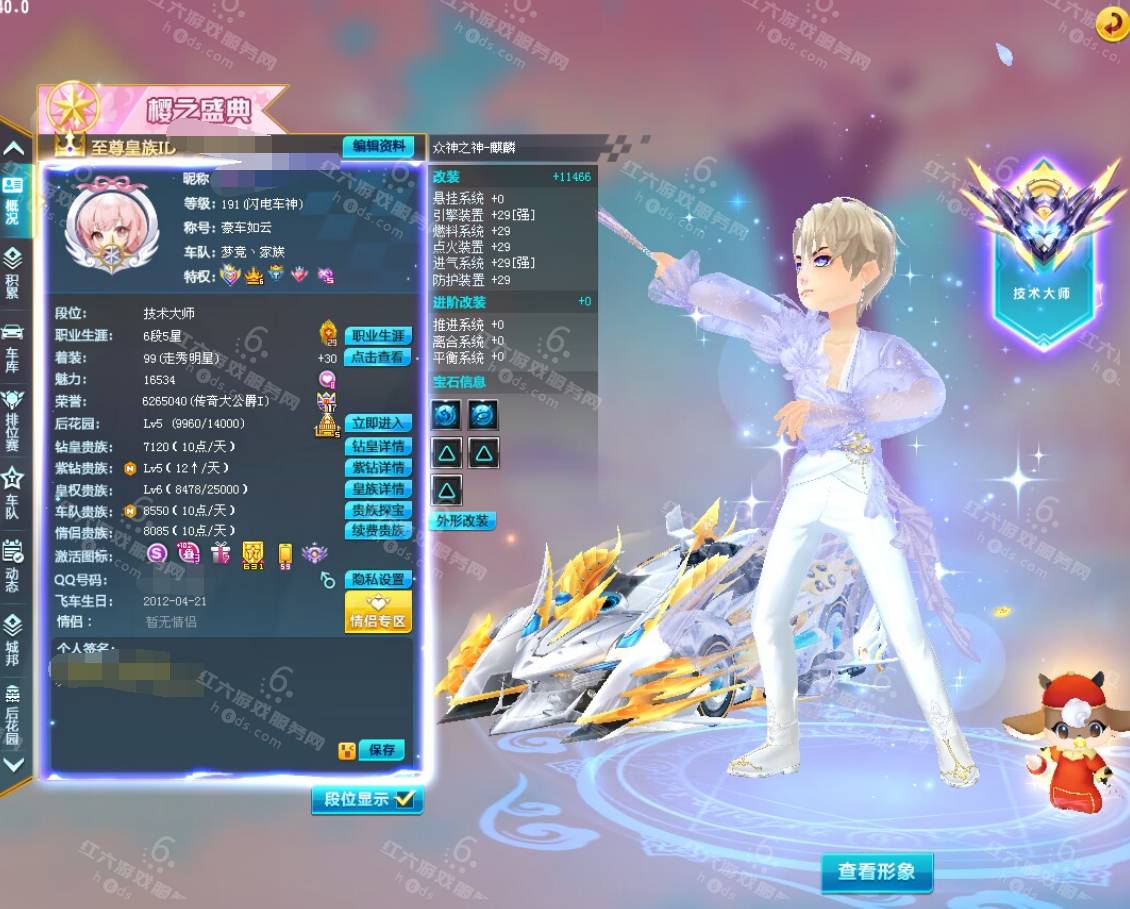Open 紫钻详情 purple diamond details

tap(378, 468)
